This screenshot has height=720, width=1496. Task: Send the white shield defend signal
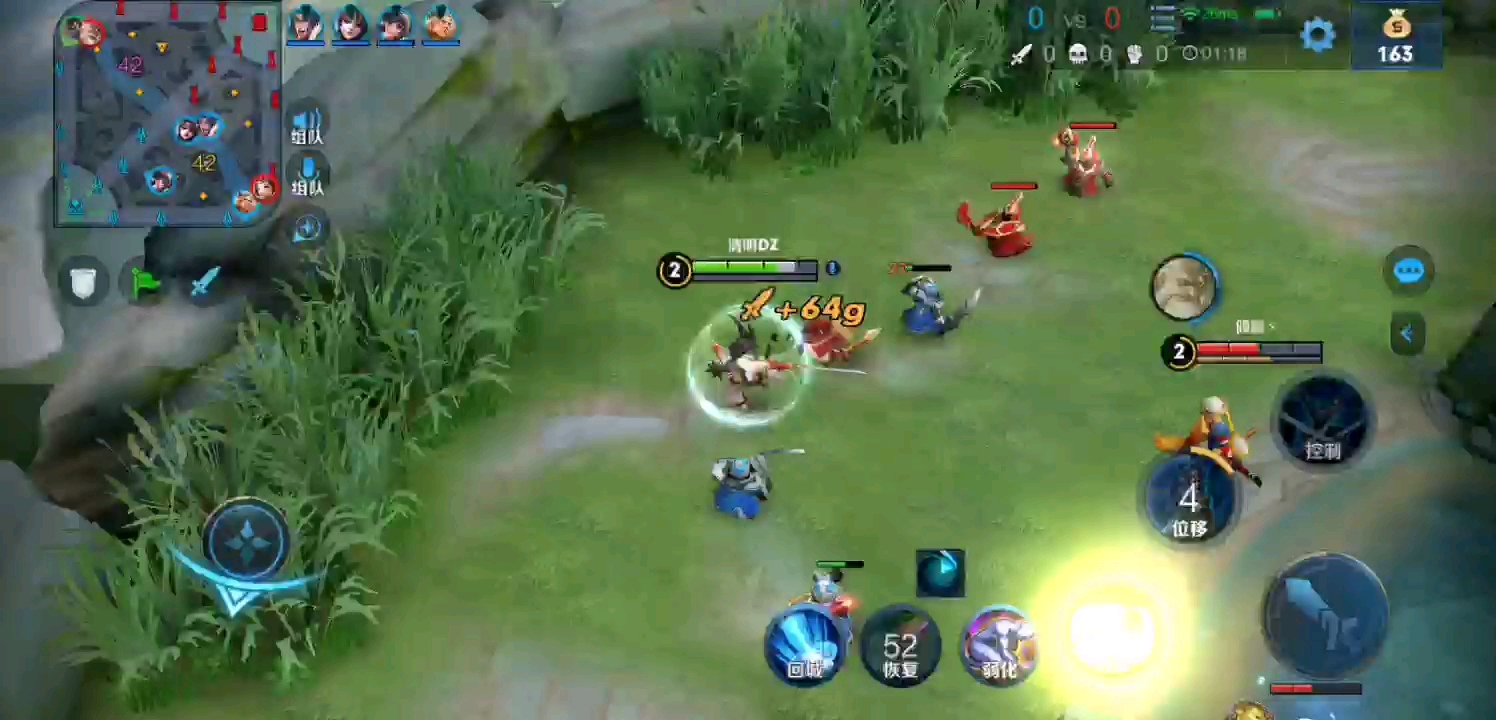coord(84,281)
